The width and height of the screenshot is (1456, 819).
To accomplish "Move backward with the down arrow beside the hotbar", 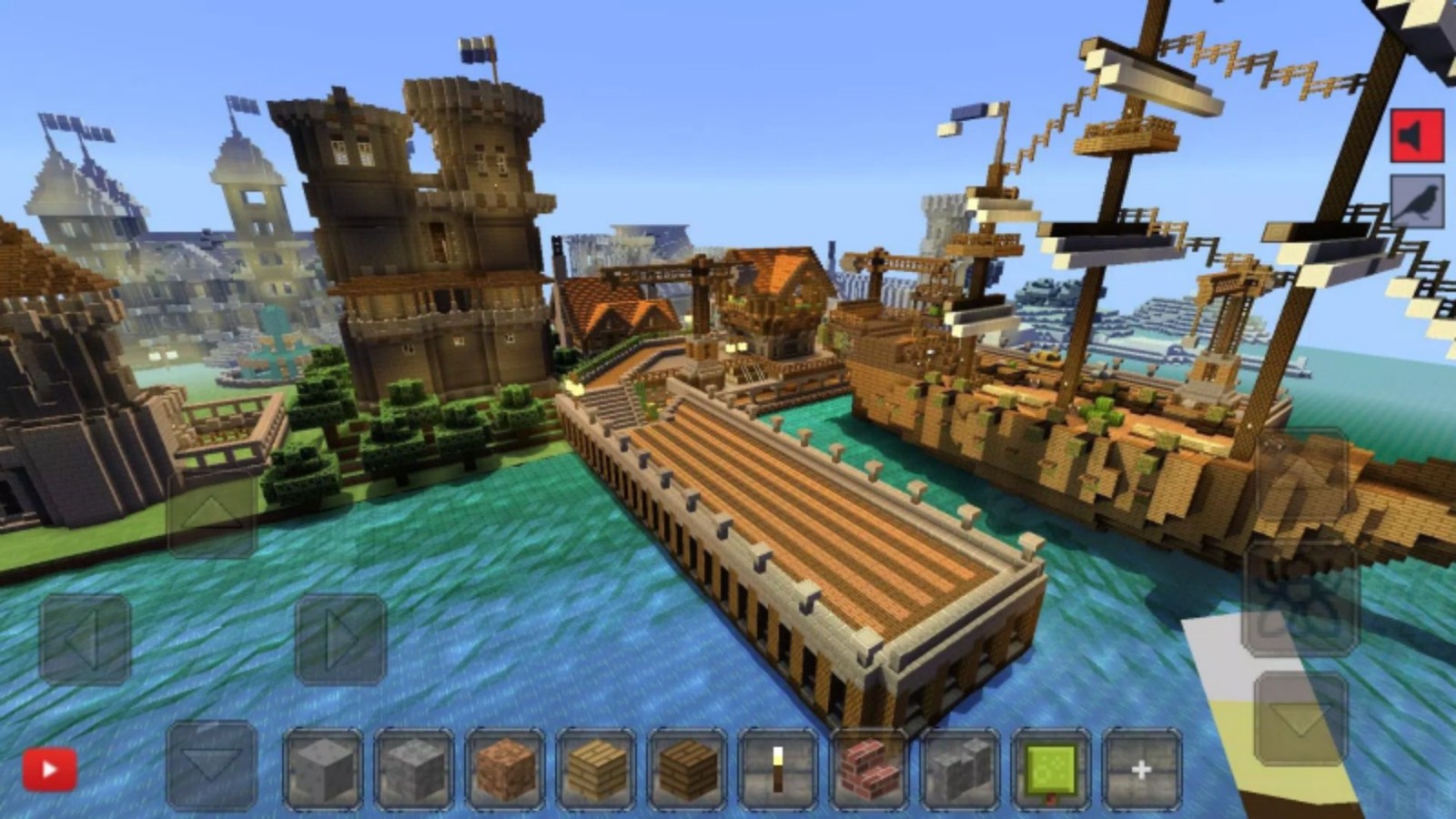I will click(x=212, y=764).
